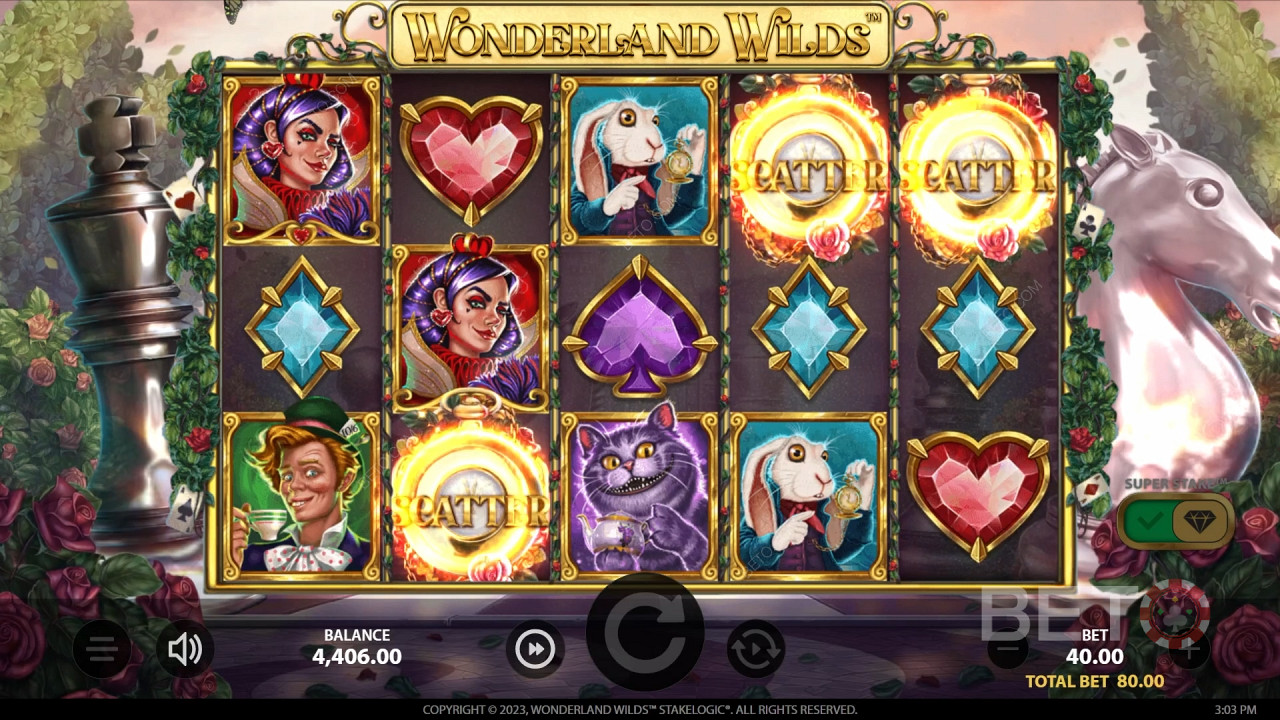Mute the game sound
Image resolution: width=1280 pixels, height=720 pixels.
(185, 651)
